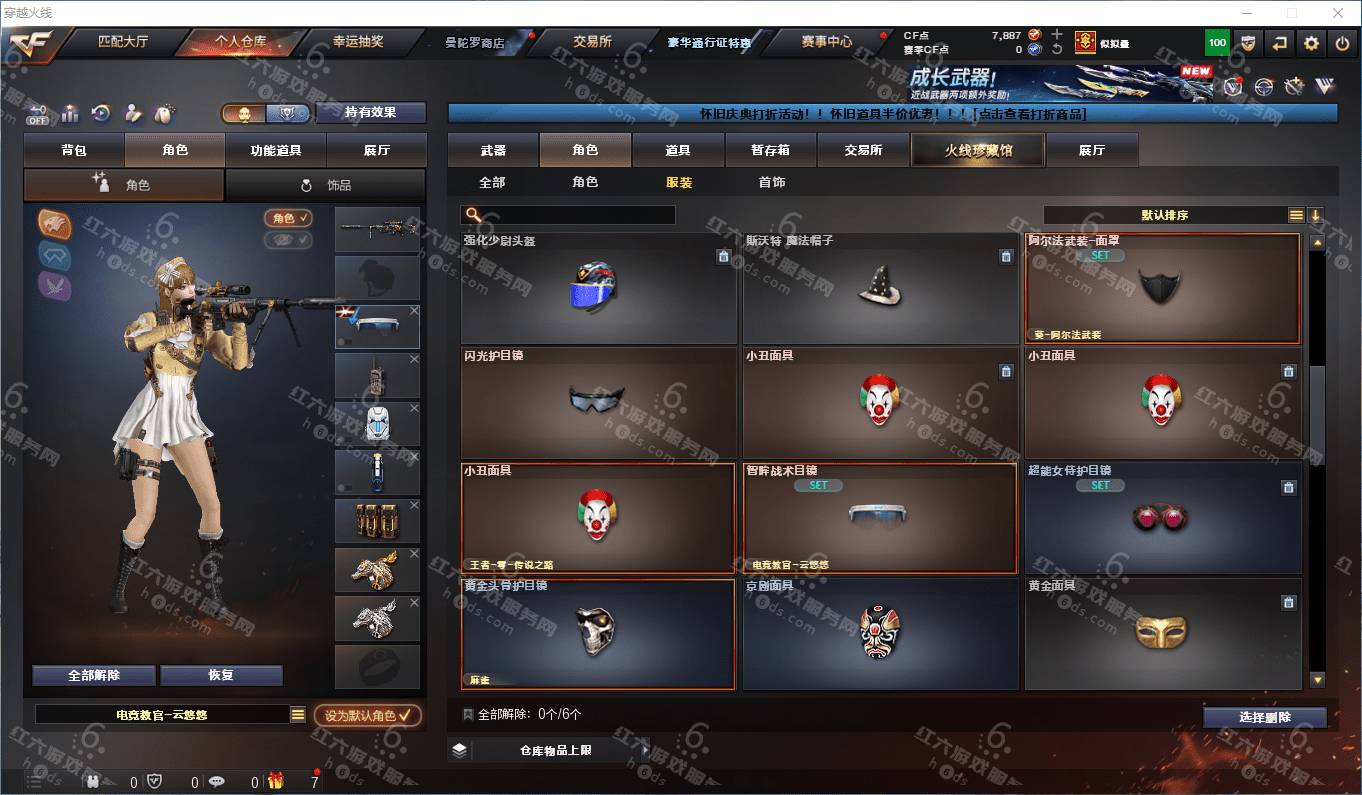The image size is (1362, 795).
Task: Open the 火线珍藏馆 collection tab
Action: tap(978, 150)
